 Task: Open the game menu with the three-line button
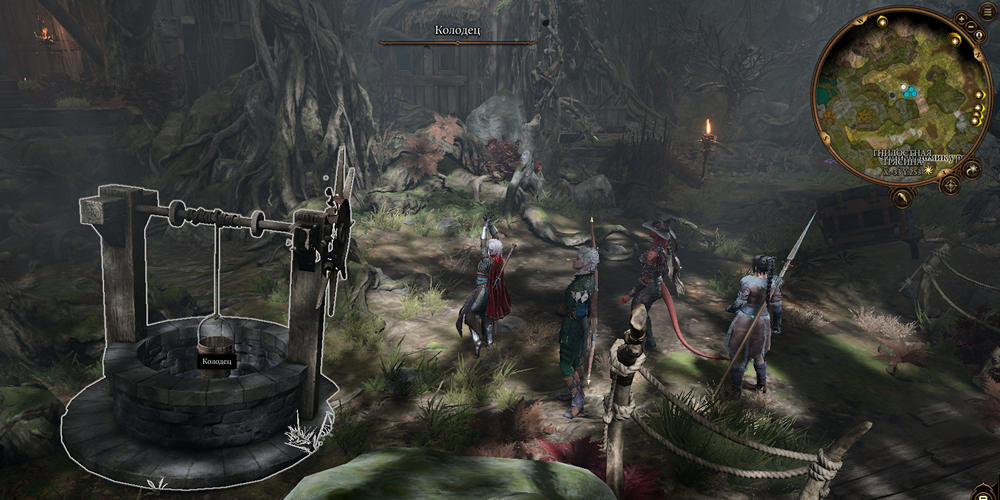(x=986, y=12)
